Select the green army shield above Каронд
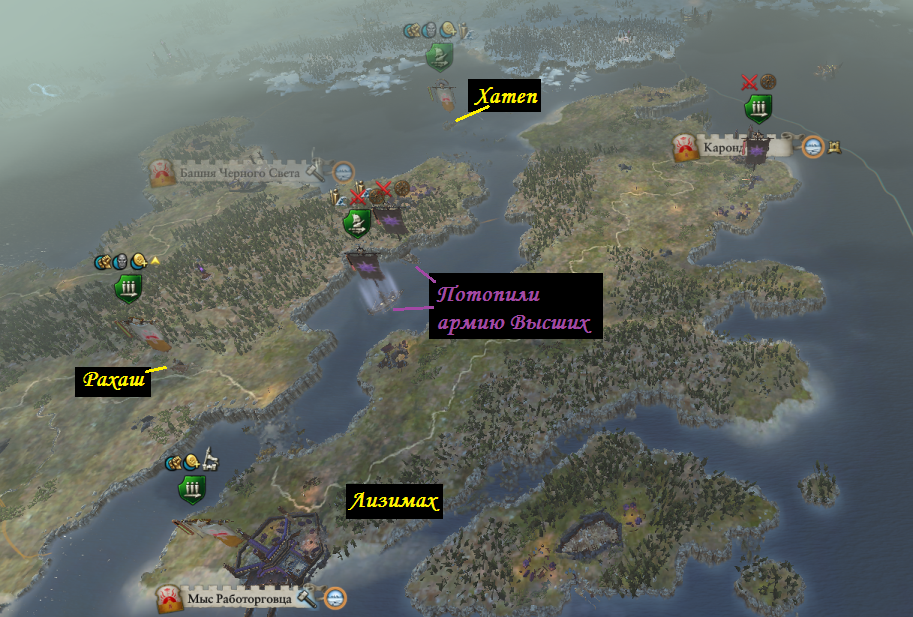 coord(758,108)
